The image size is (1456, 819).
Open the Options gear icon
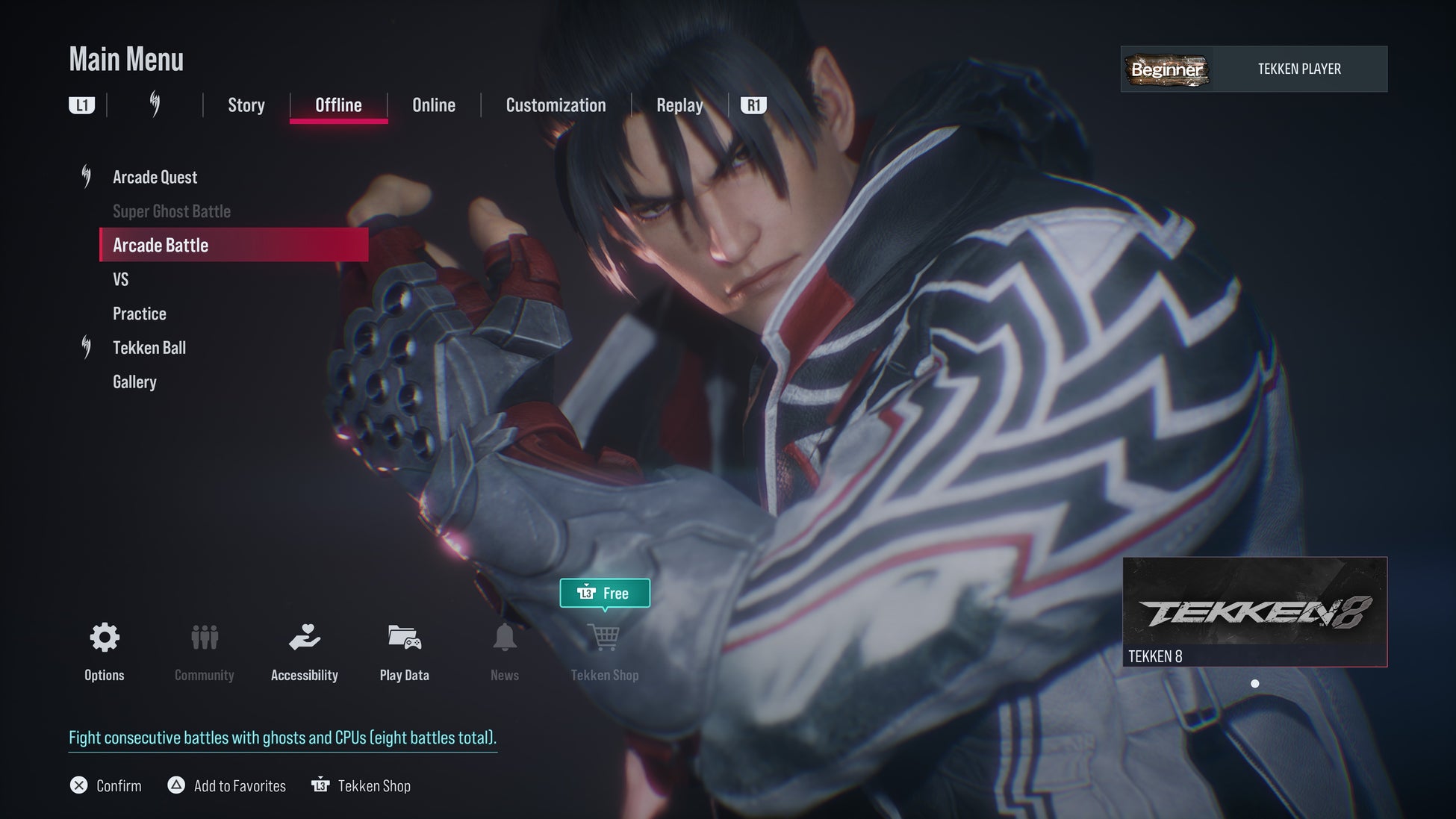point(105,638)
